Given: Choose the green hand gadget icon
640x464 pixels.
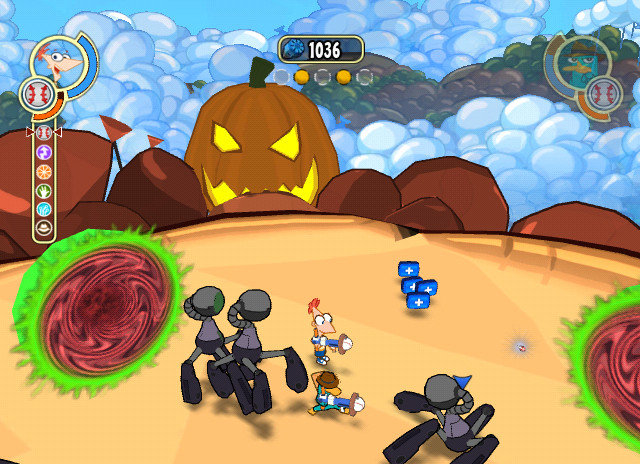Looking at the screenshot, I should [44, 190].
